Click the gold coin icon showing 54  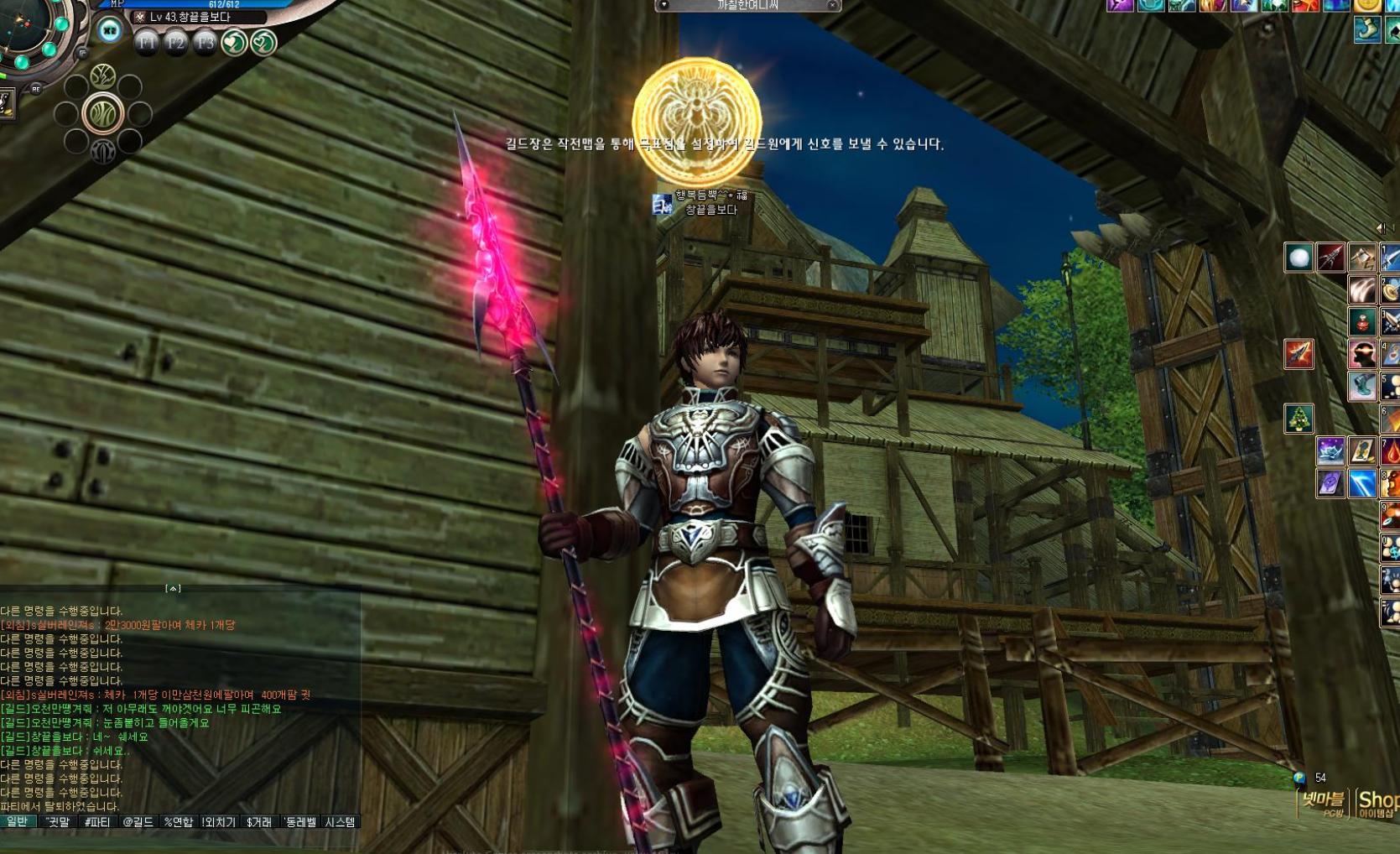coord(1299,778)
